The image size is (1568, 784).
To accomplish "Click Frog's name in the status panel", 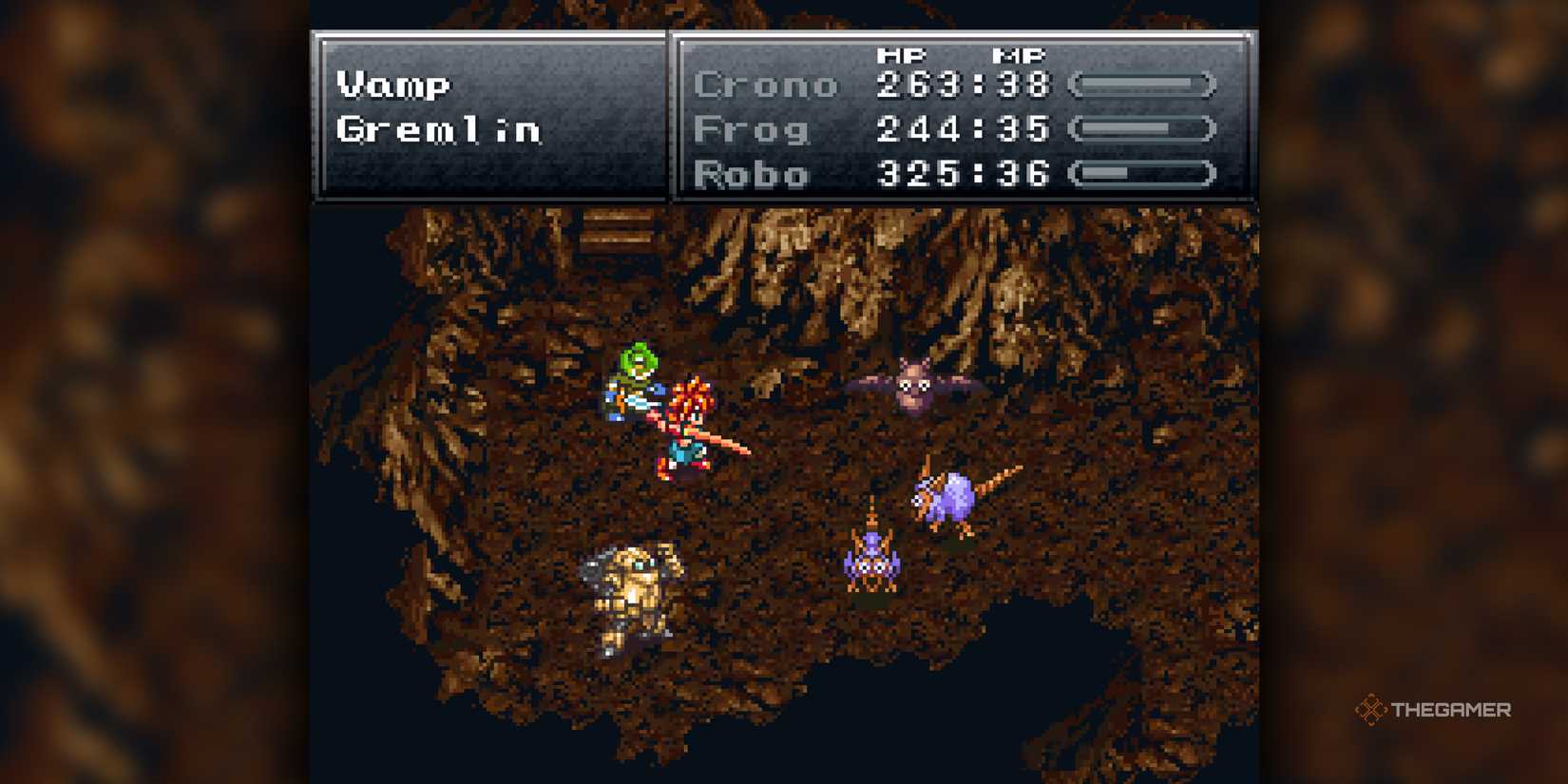I will (751, 129).
